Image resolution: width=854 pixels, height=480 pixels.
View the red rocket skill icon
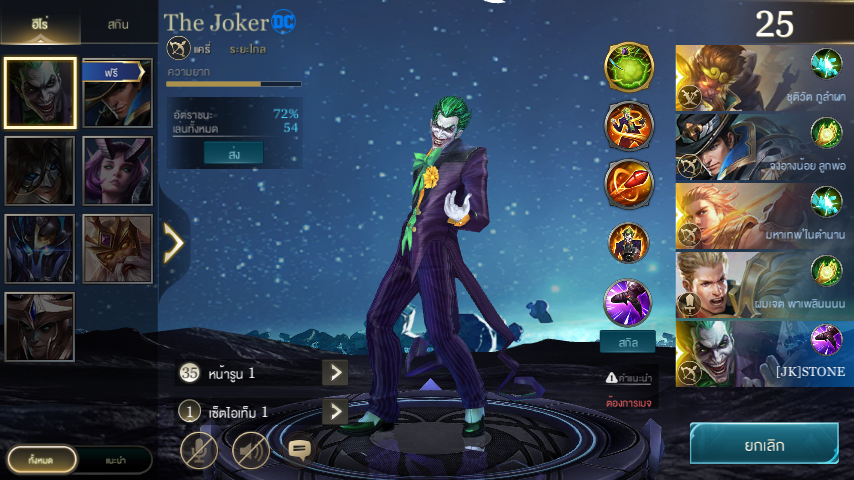[628, 182]
